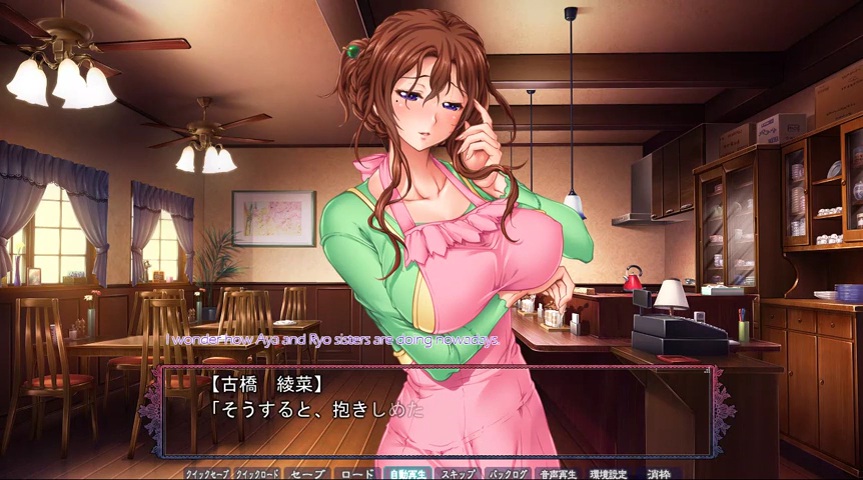Activate the スキップ (Skip) button

coord(457,473)
